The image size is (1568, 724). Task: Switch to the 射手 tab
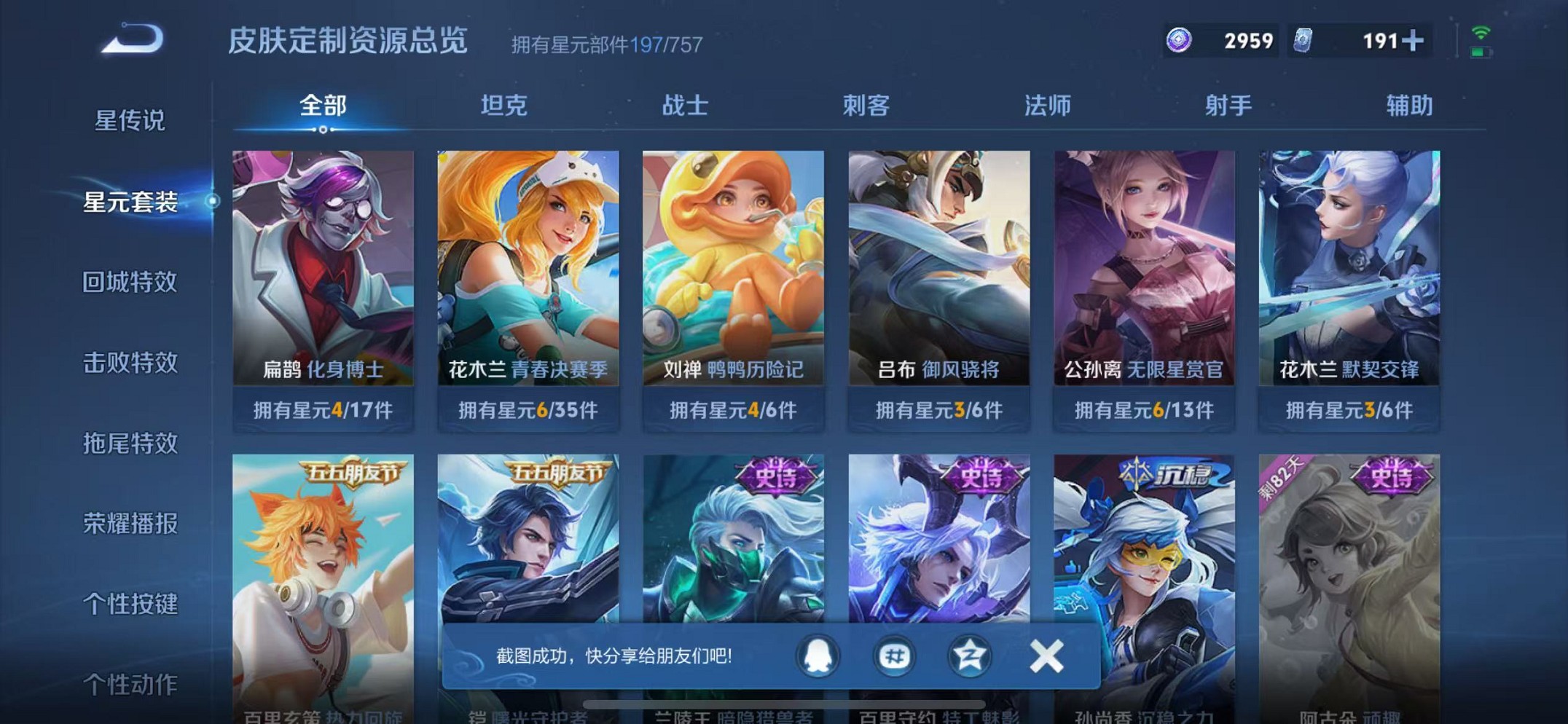(x=1227, y=106)
